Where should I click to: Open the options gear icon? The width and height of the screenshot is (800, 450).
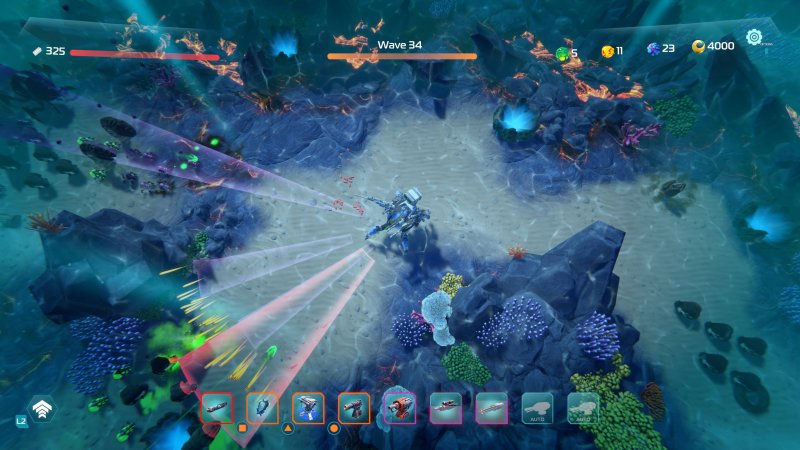[x=754, y=39]
